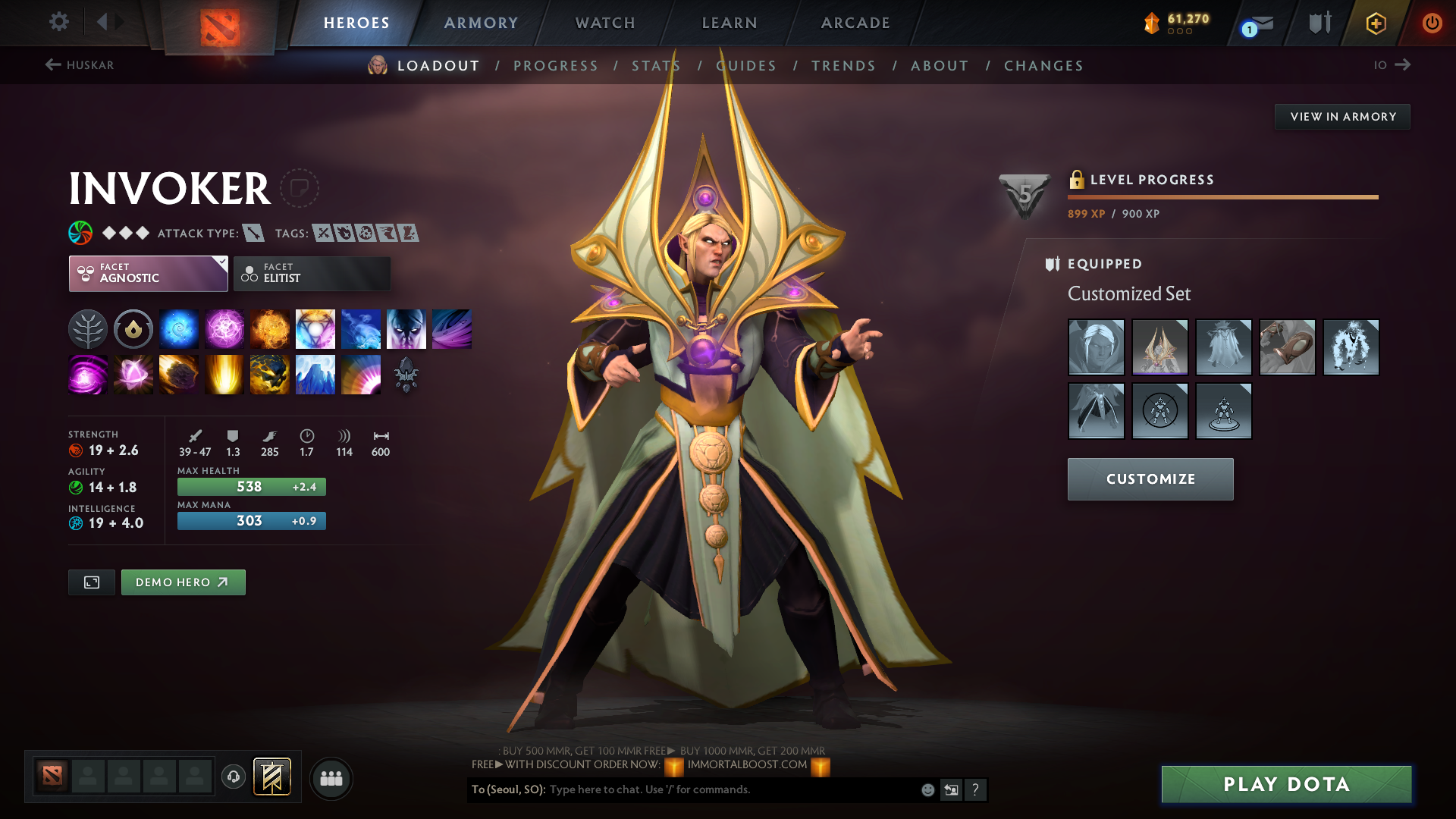Select the Exort fire ability icon
1456x819 pixels.
click(x=269, y=328)
